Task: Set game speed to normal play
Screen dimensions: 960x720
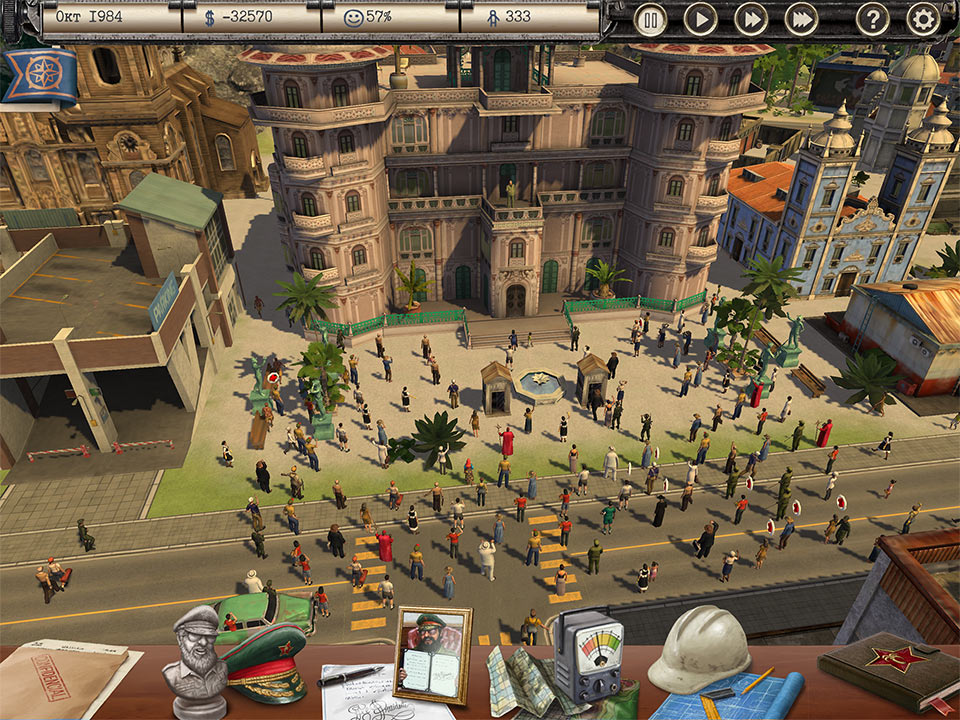Action: [700, 19]
